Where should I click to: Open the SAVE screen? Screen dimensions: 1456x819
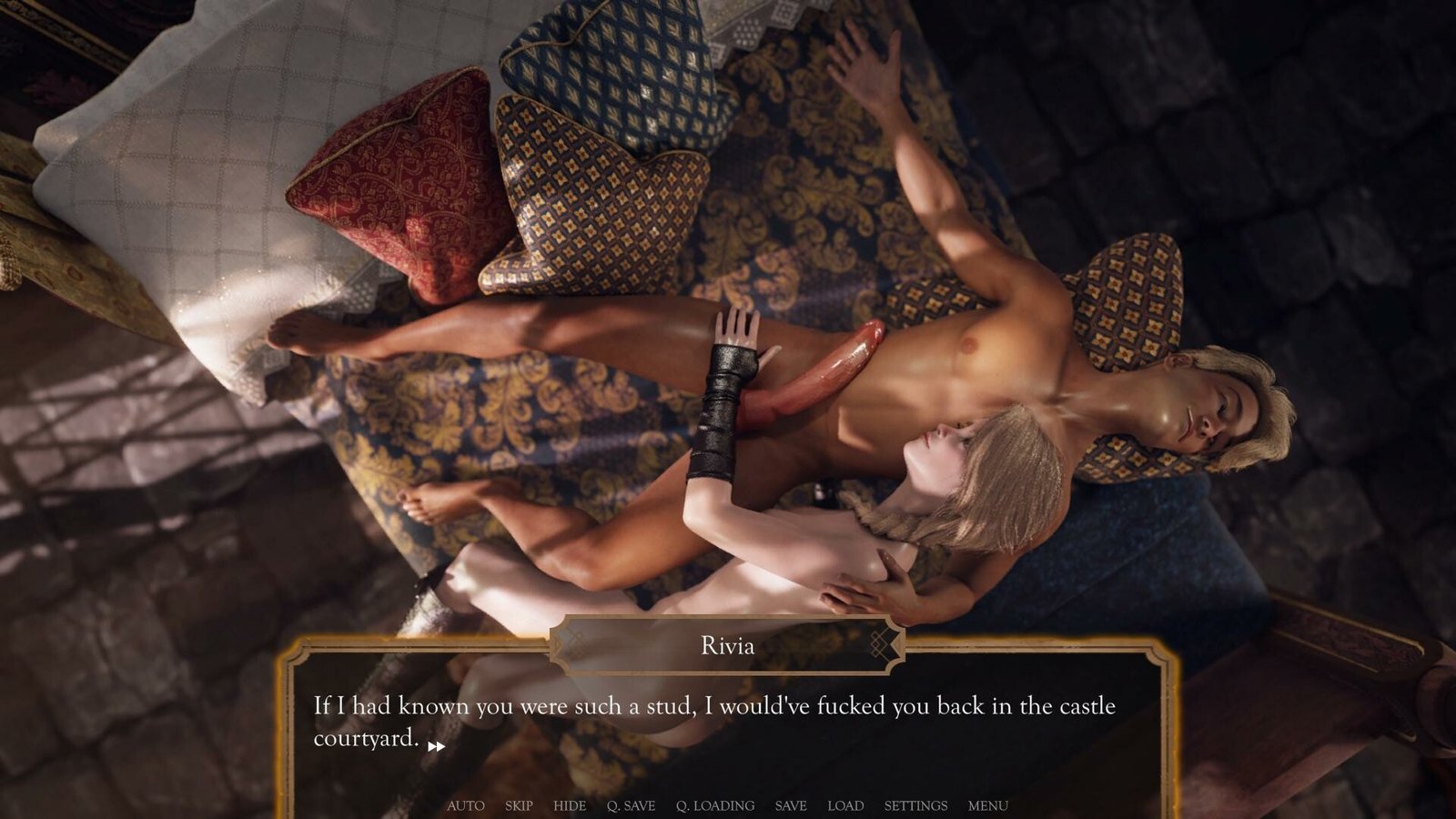click(x=791, y=805)
